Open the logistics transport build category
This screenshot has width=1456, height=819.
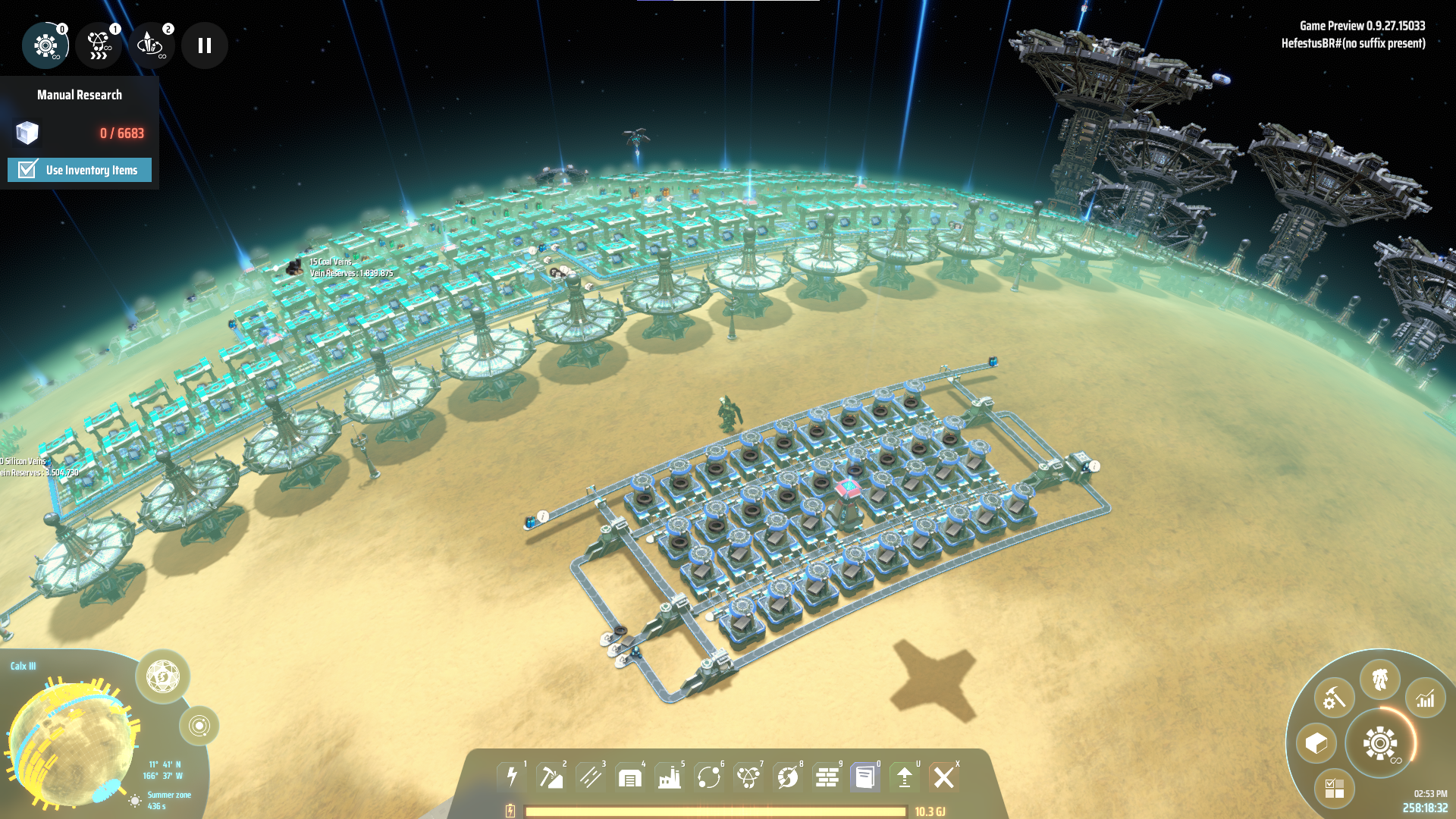click(x=709, y=777)
